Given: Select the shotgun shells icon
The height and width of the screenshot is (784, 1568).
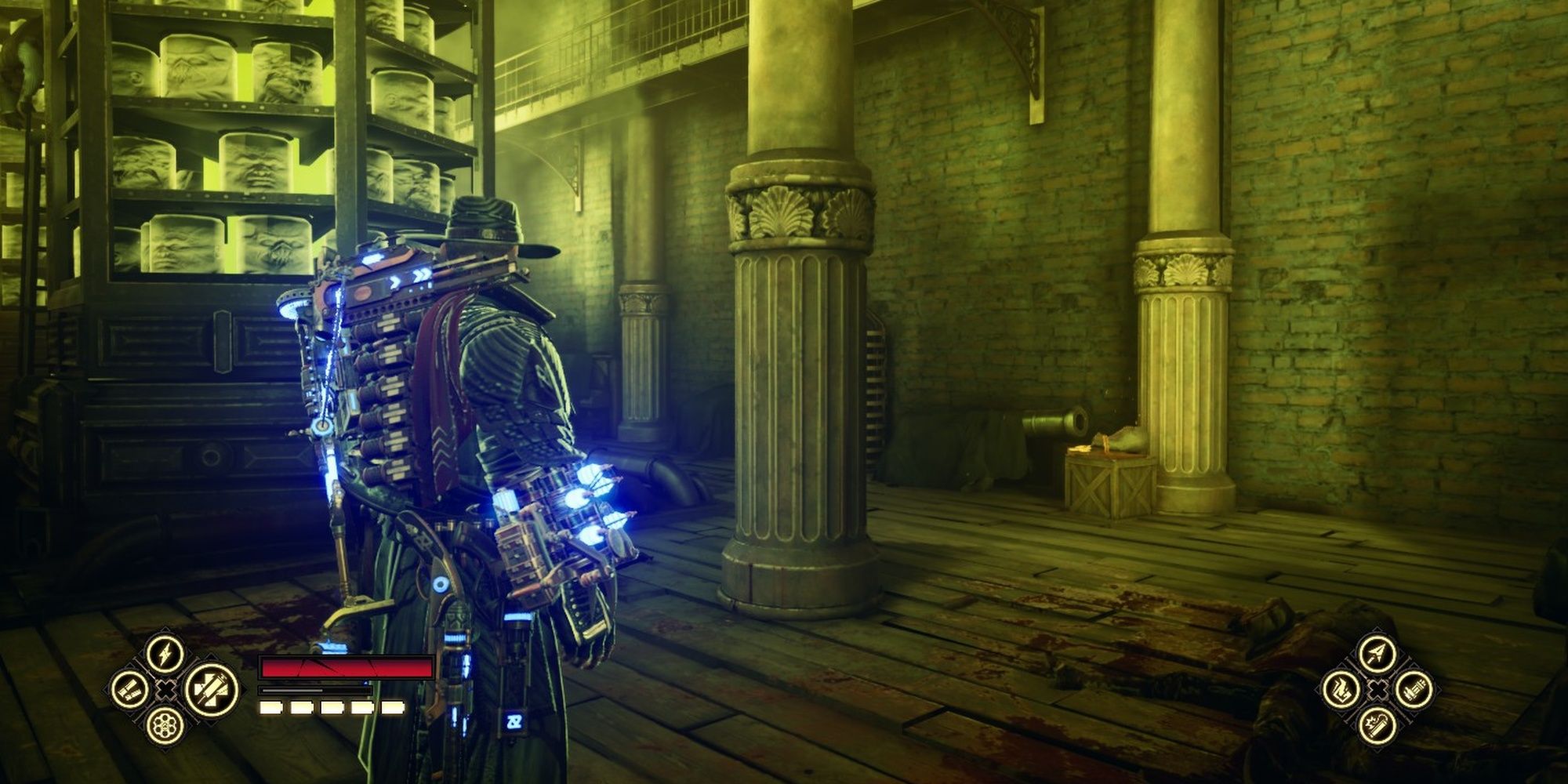Looking at the screenshot, I should tap(129, 689).
